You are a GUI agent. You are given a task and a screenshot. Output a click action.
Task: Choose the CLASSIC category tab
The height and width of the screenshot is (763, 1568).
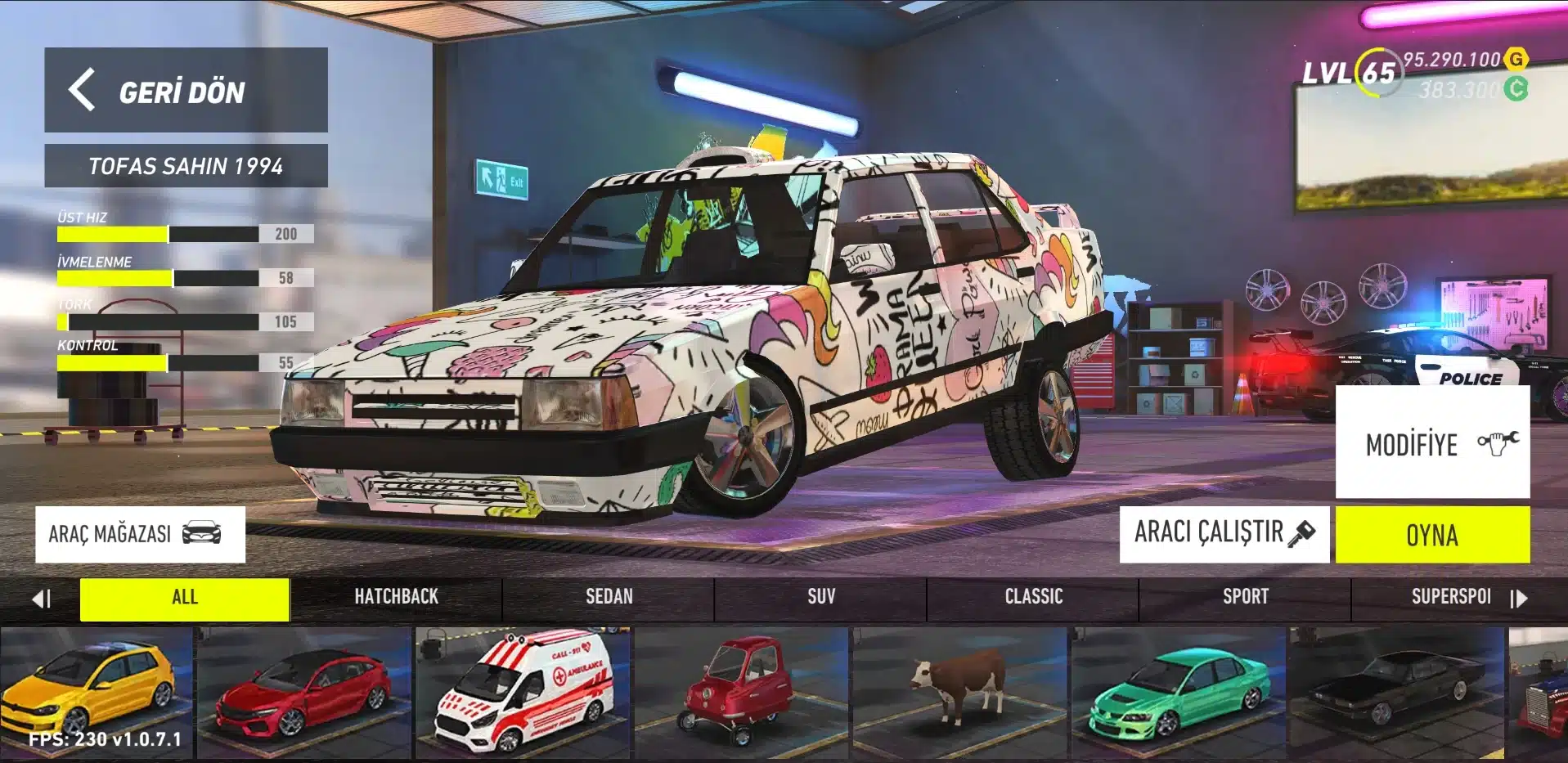tap(1033, 598)
